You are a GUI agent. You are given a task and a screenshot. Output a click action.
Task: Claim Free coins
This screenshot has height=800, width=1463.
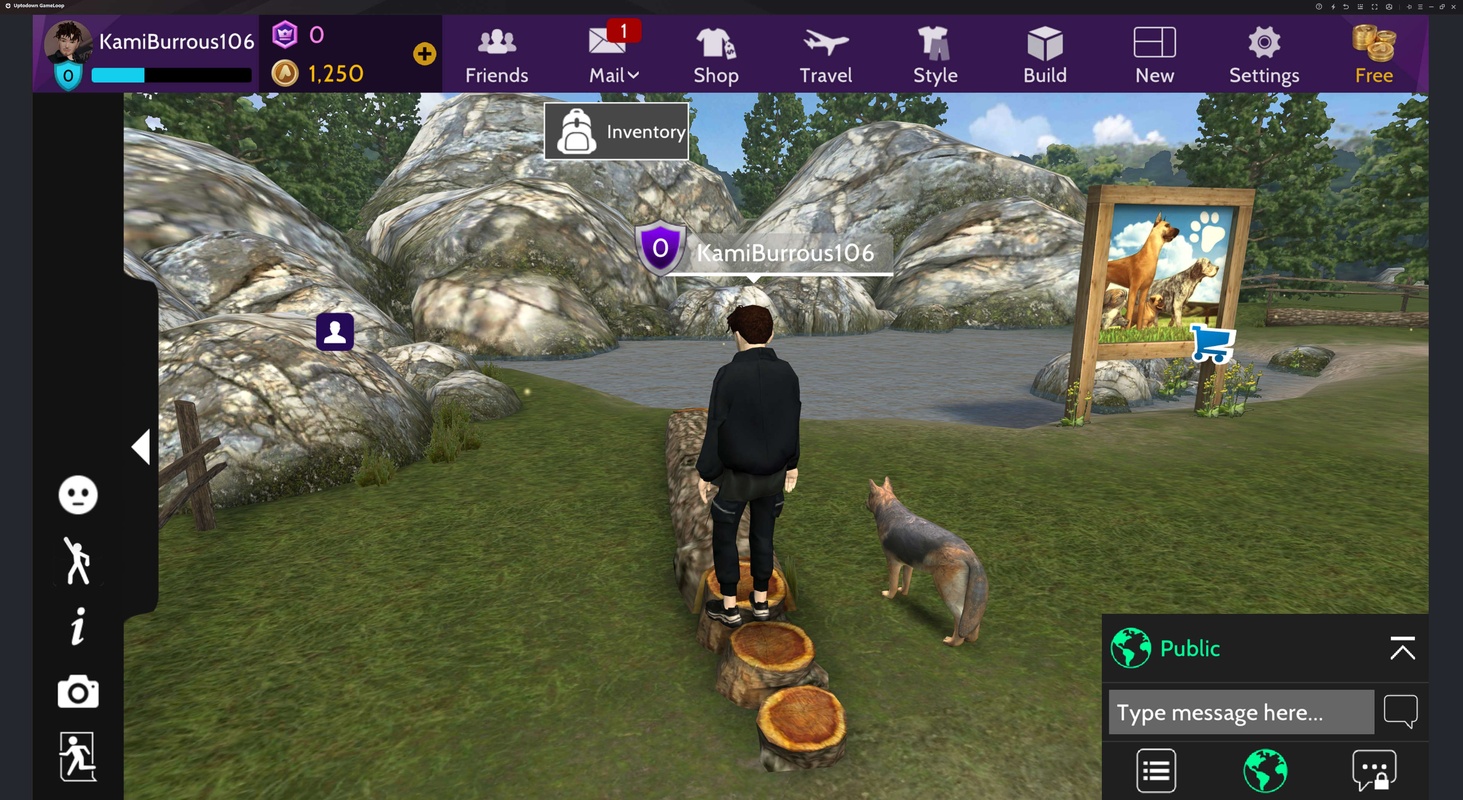(x=1373, y=56)
